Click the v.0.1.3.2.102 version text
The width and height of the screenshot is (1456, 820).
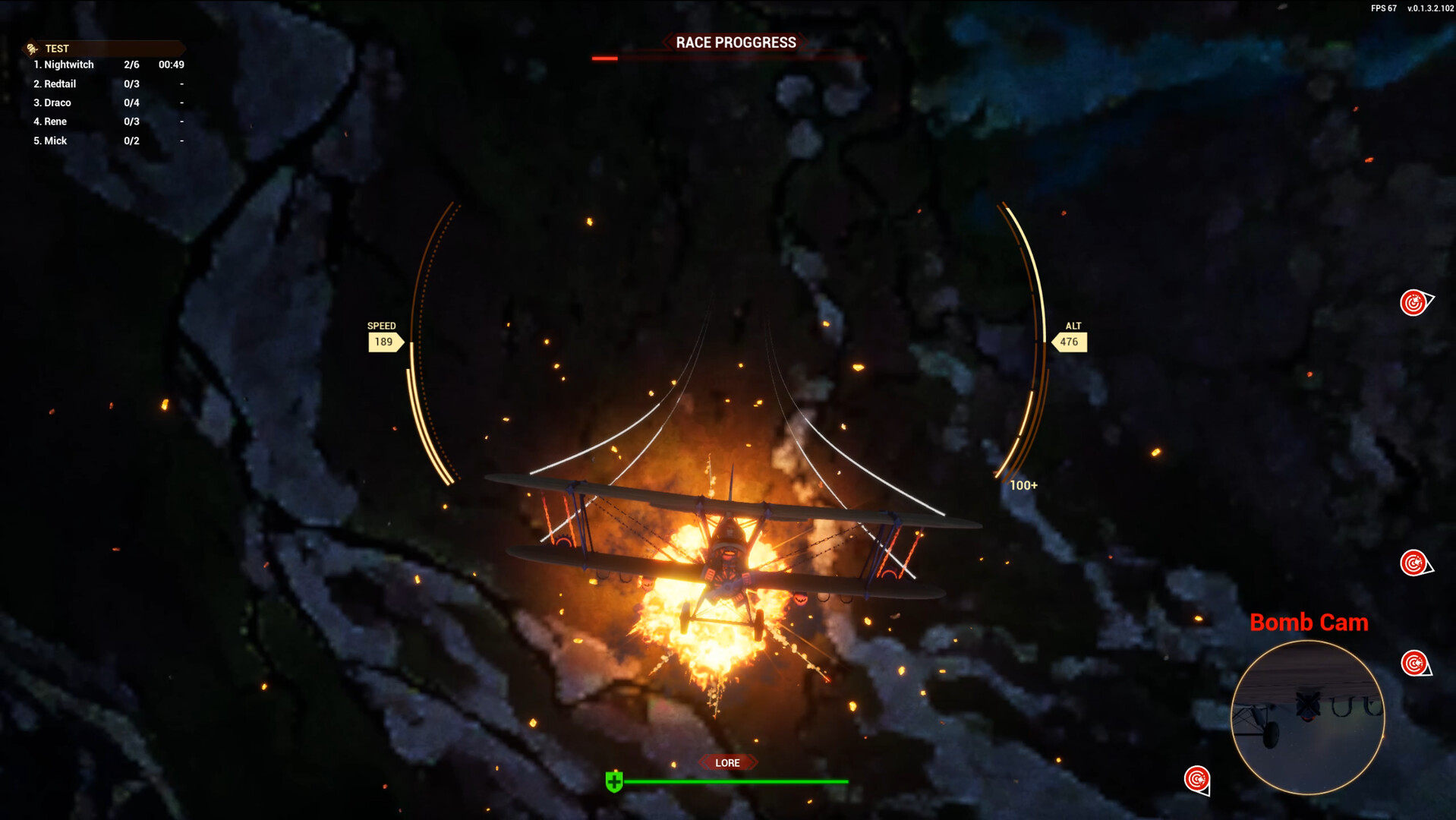(1429, 10)
